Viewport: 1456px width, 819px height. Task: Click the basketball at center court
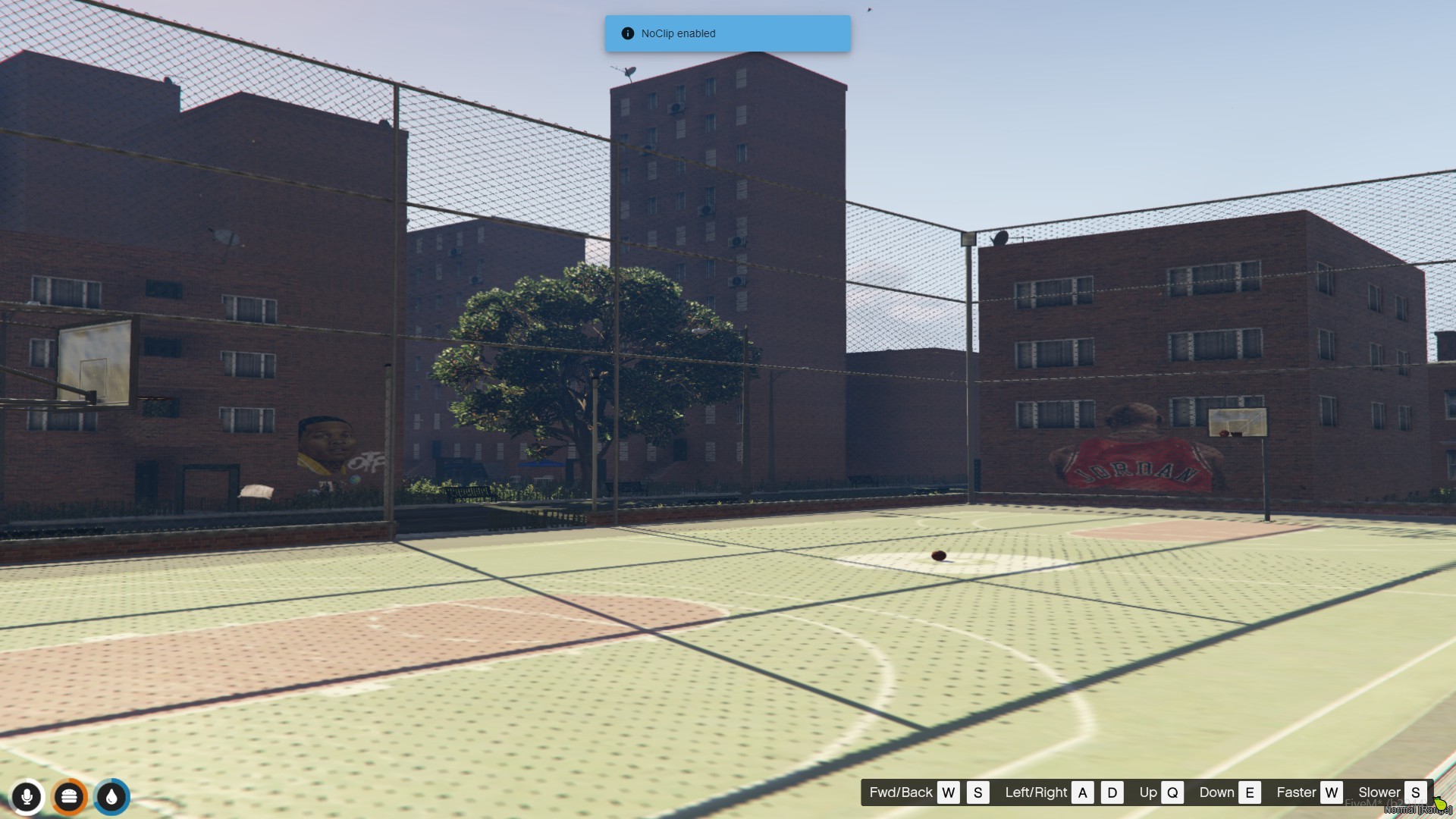pyautogui.click(x=938, y=556)
